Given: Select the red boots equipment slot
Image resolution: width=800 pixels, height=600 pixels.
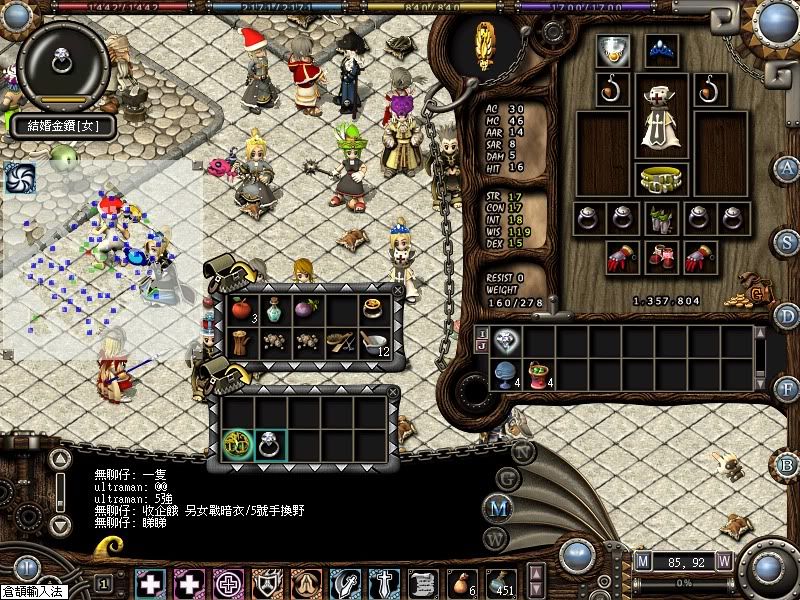Looking at the screenshot, I should coord(661,256).
